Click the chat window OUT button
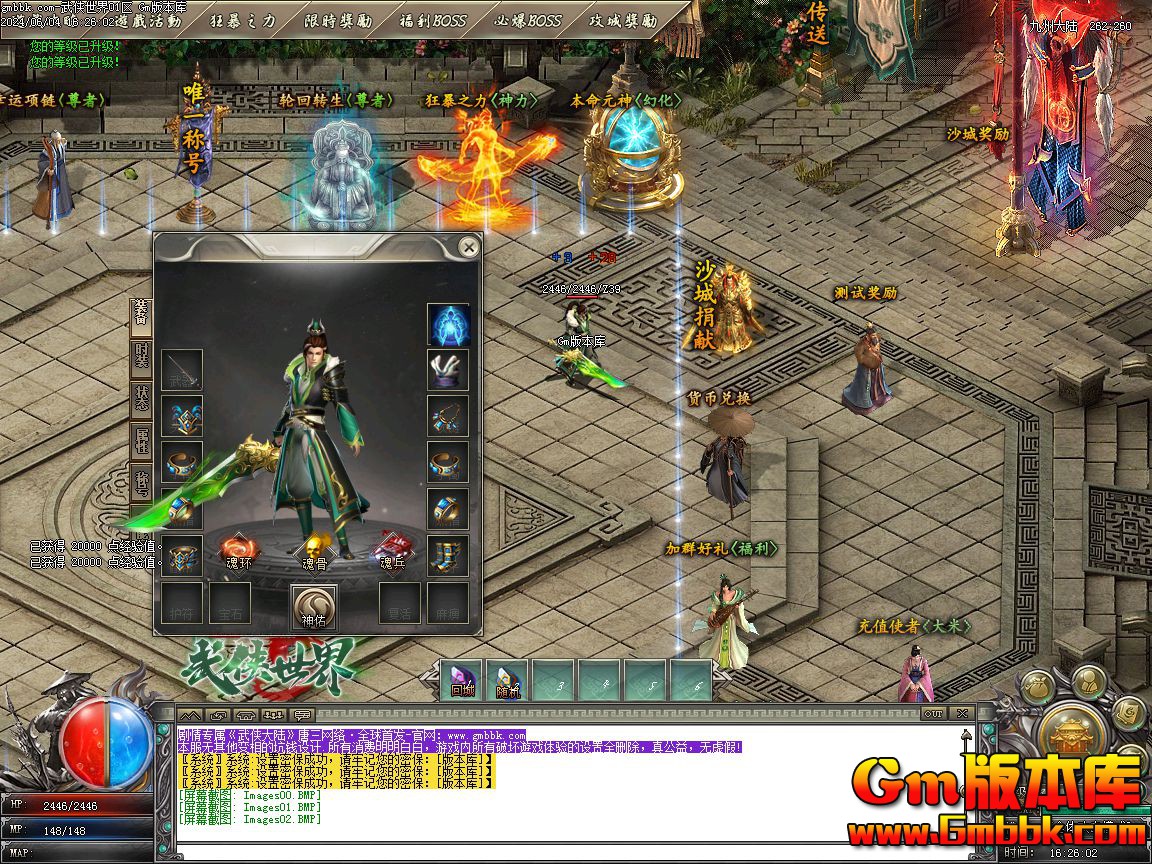This screenshot has width=1152, height=864. click(933, 714)
